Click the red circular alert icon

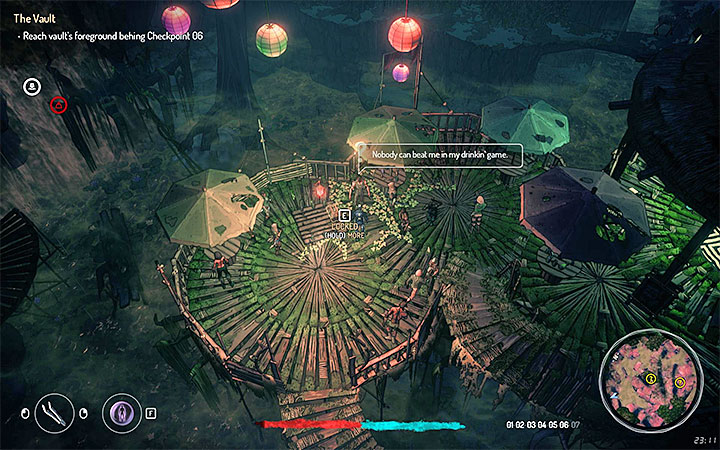pos(59,103)
